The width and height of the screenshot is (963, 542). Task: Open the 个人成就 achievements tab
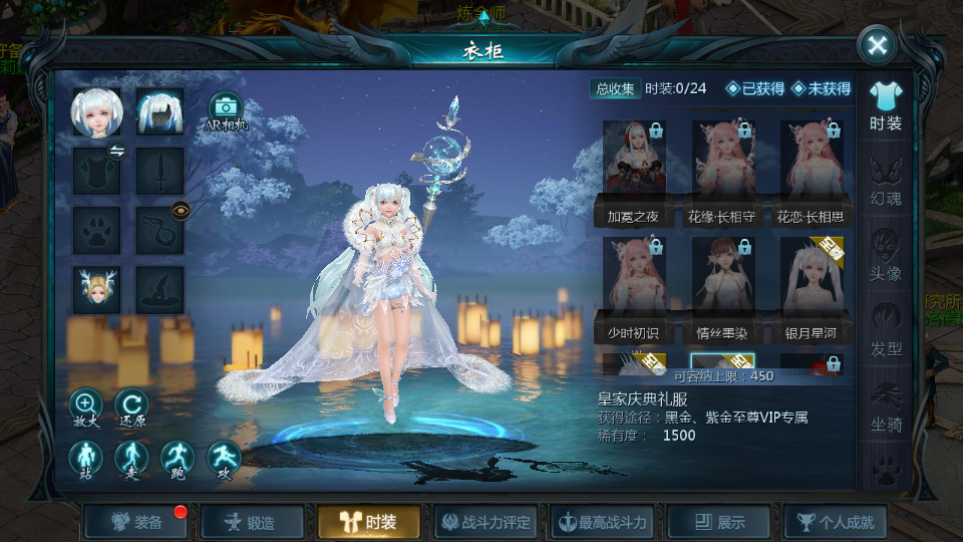coord(835,522)
